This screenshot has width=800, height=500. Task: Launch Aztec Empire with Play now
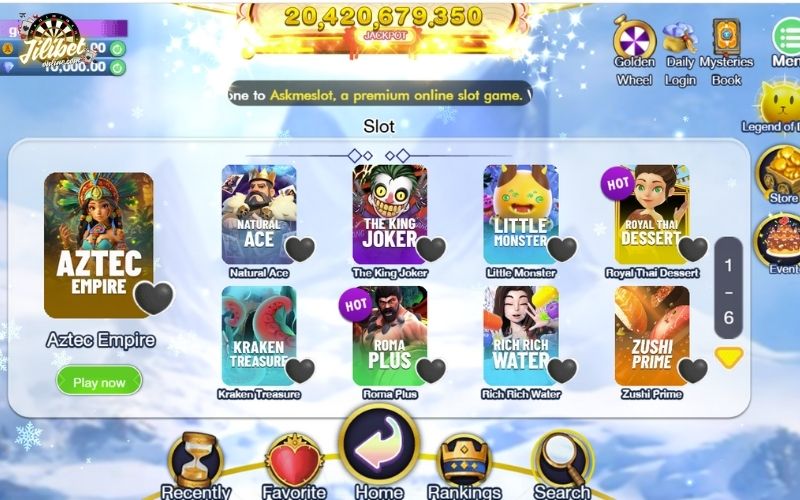(x=99, y=382)
